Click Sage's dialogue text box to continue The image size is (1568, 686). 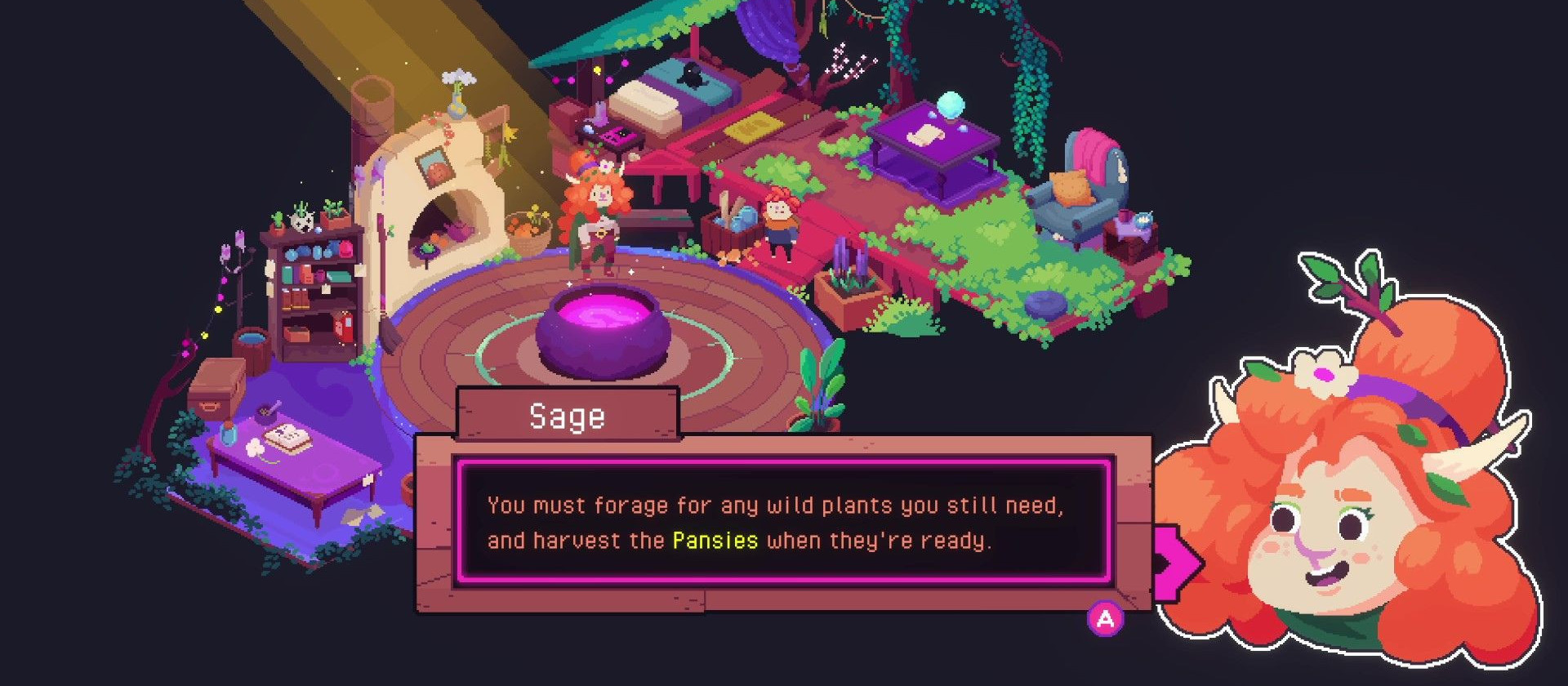tap(782, 523)
